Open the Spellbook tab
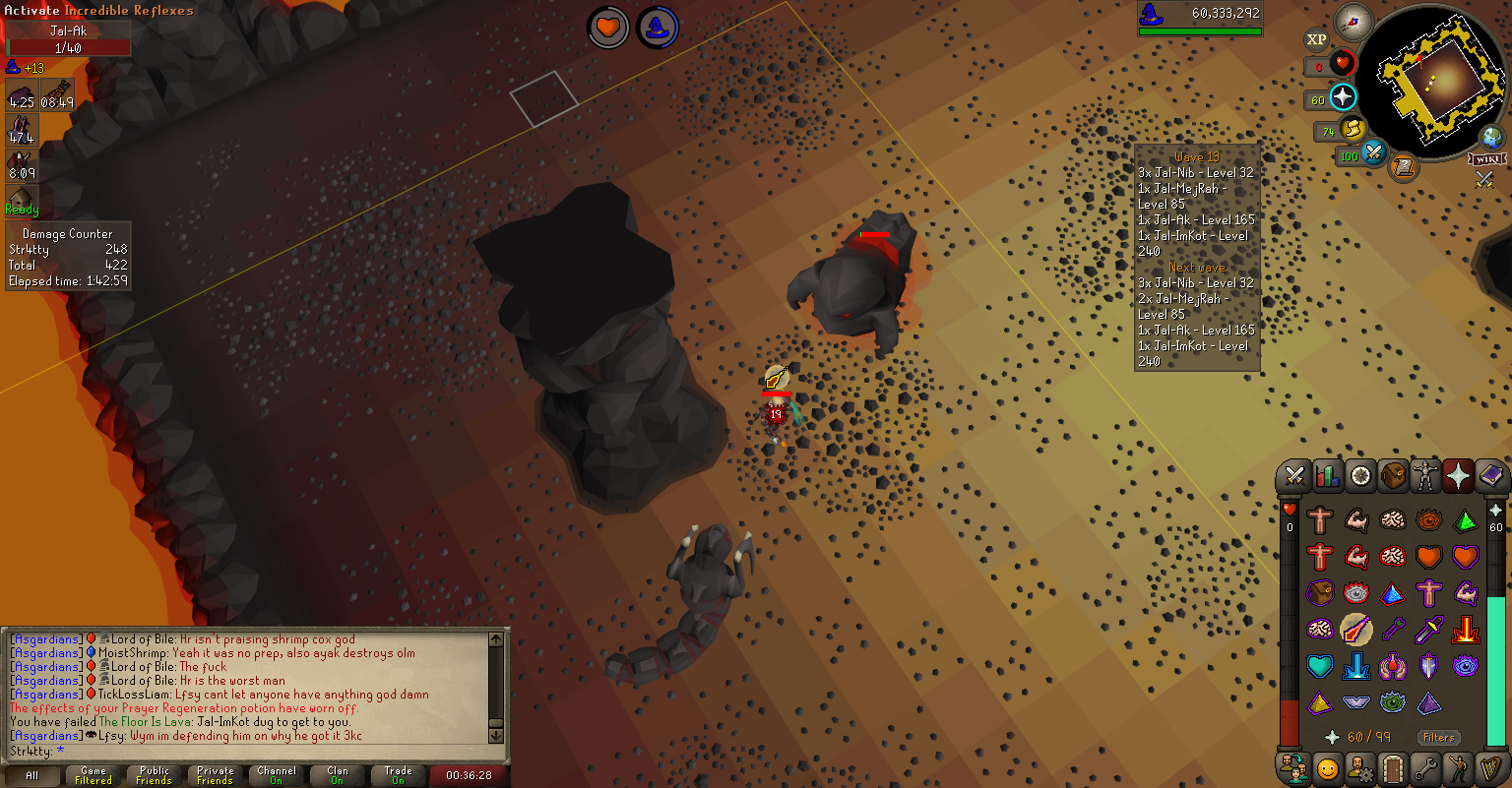Screen dimensions: 1512x788 pyautogui.click(x=1491, y=476)
